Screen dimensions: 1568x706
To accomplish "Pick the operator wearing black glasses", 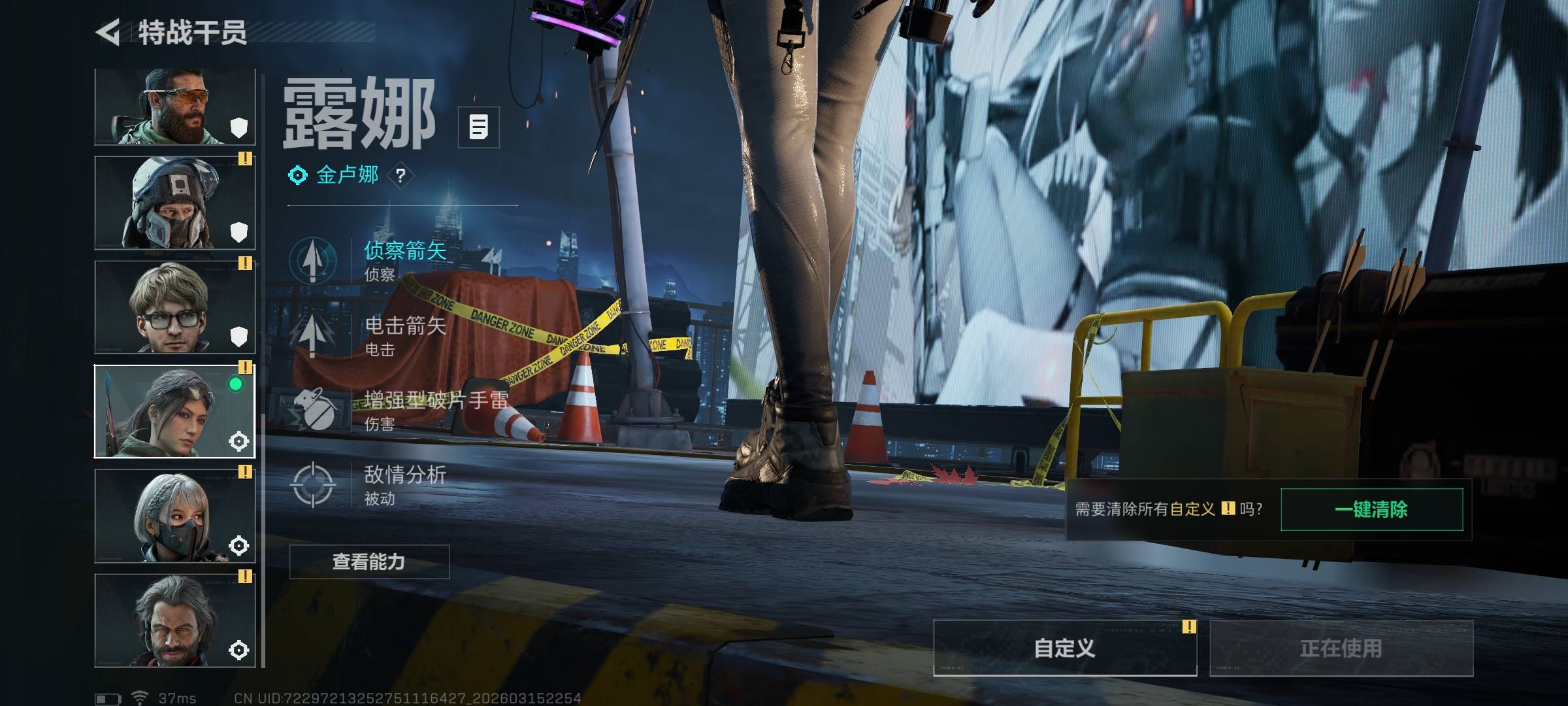I will coord(174,307).
